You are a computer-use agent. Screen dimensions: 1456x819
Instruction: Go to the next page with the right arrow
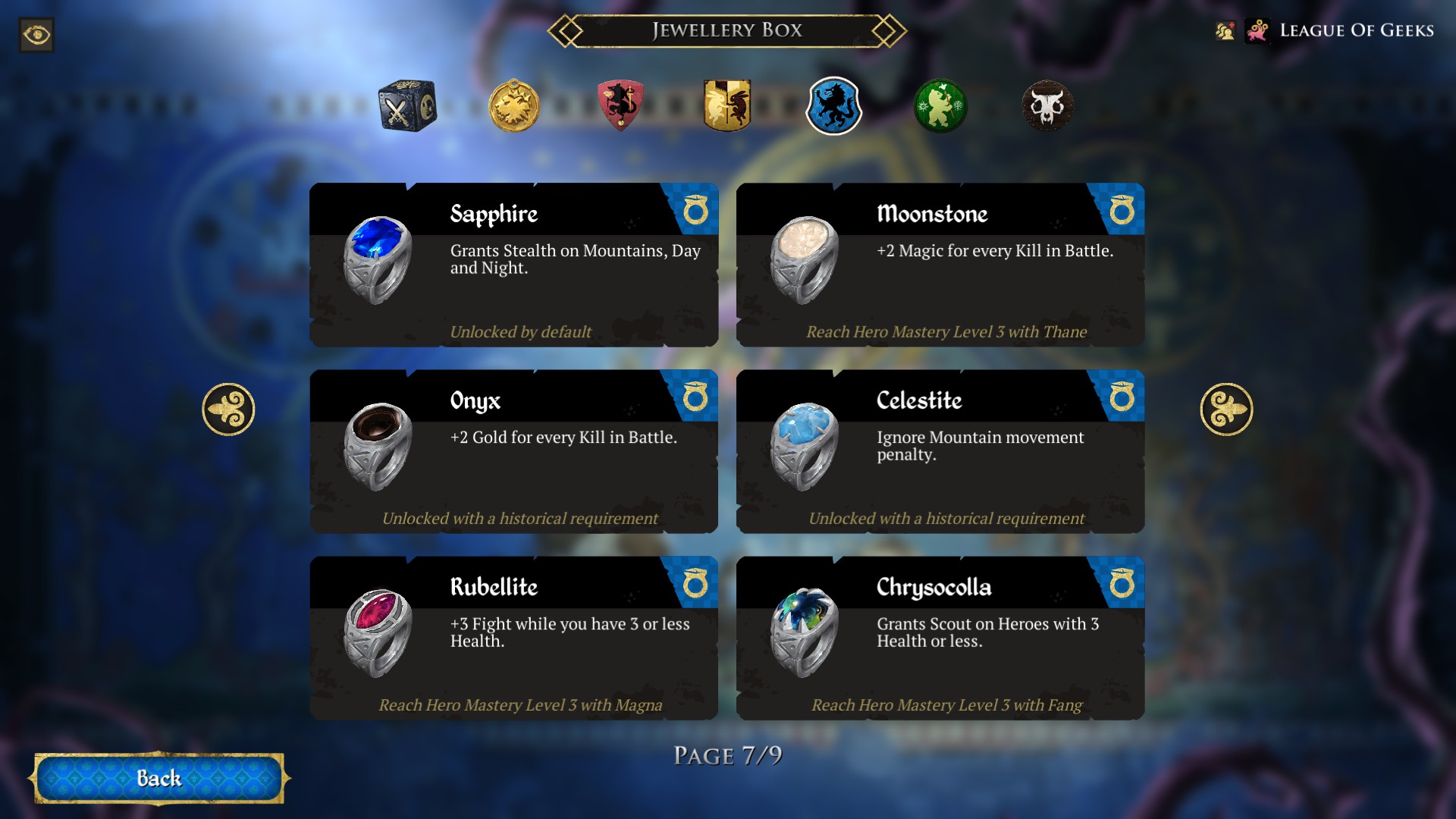click(1227, 408)
